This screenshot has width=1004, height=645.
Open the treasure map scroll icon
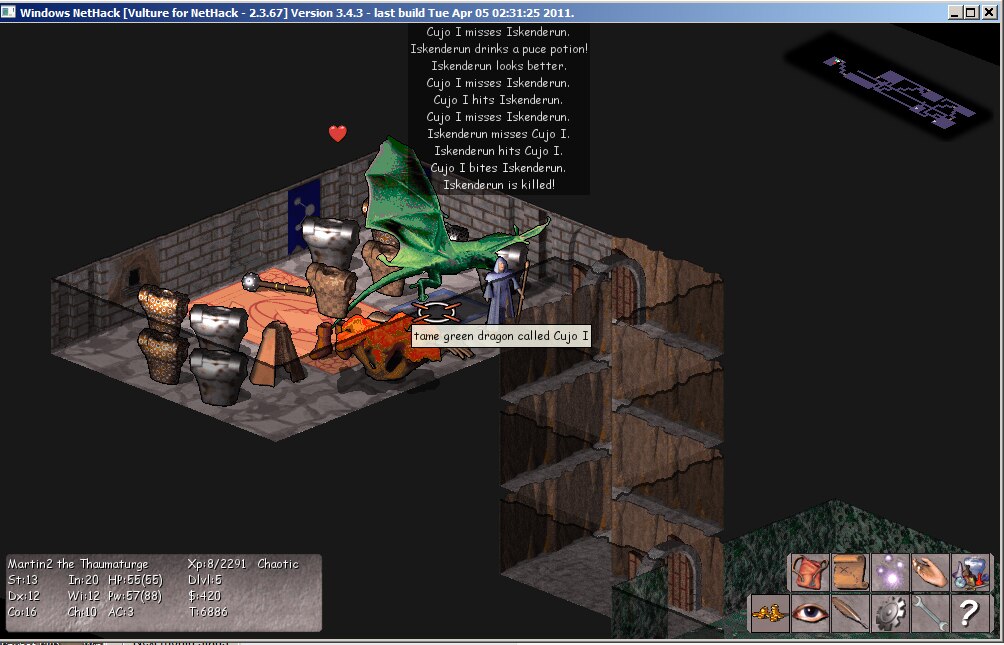pyautogui.click(x=850, y=573)
